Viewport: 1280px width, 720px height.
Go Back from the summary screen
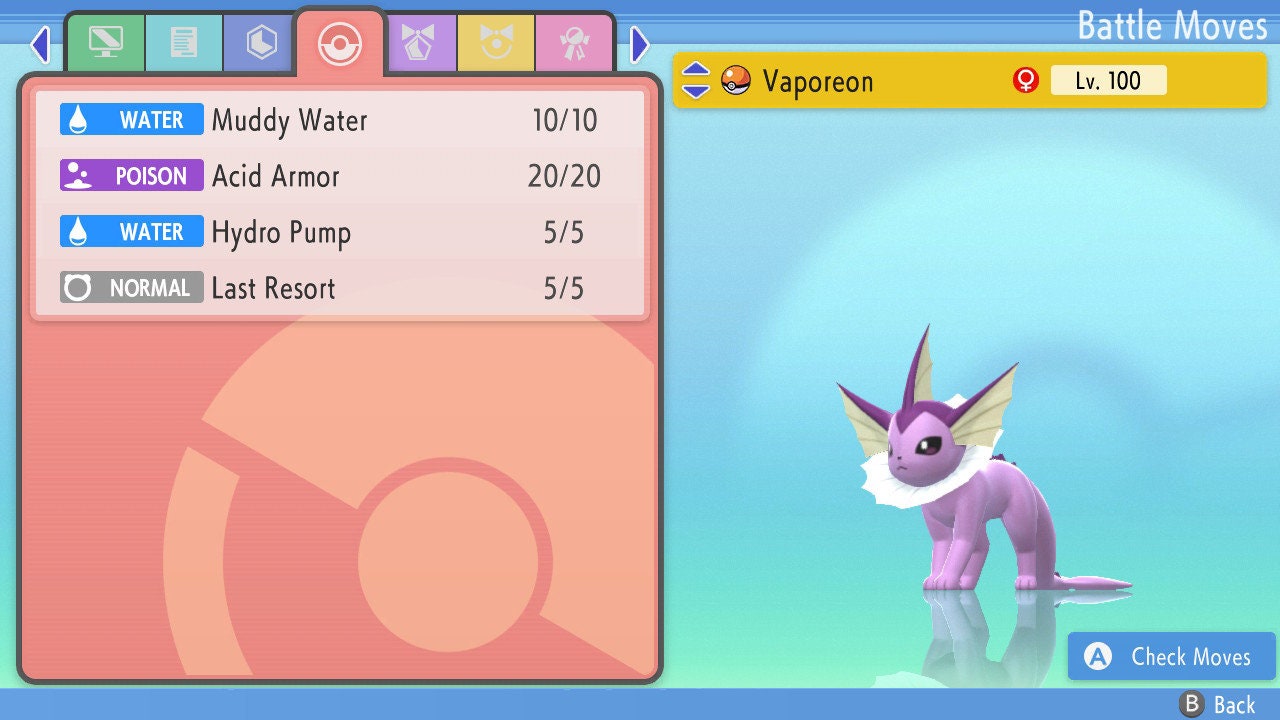pyautogui.click(x=1217, y=705)
